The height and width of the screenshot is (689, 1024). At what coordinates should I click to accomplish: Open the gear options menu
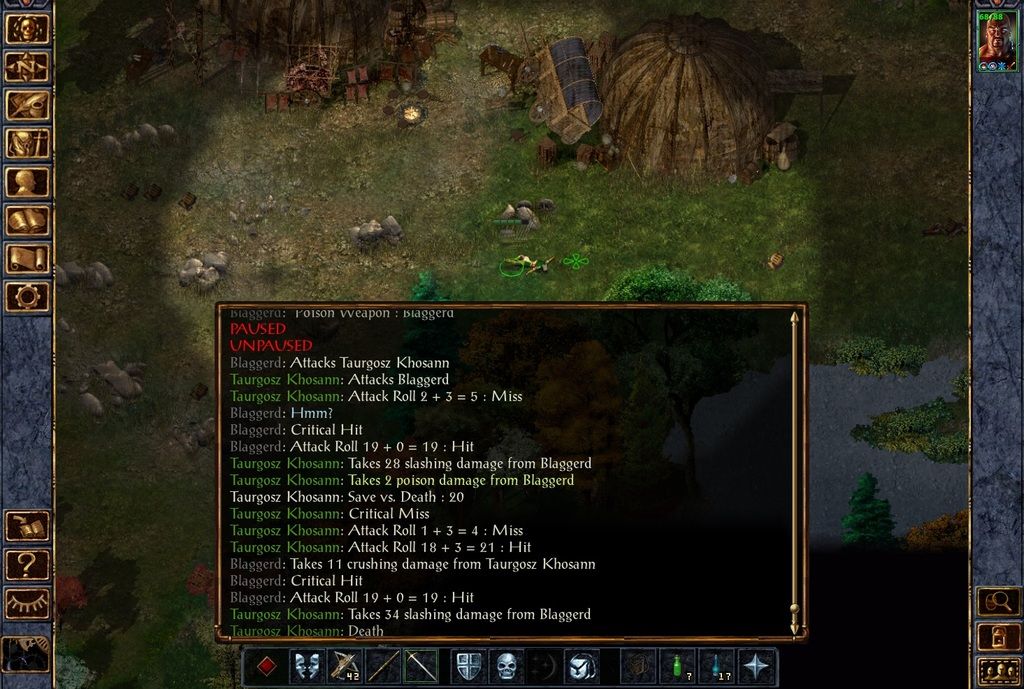pyautogui.click(x=27, y=296)
